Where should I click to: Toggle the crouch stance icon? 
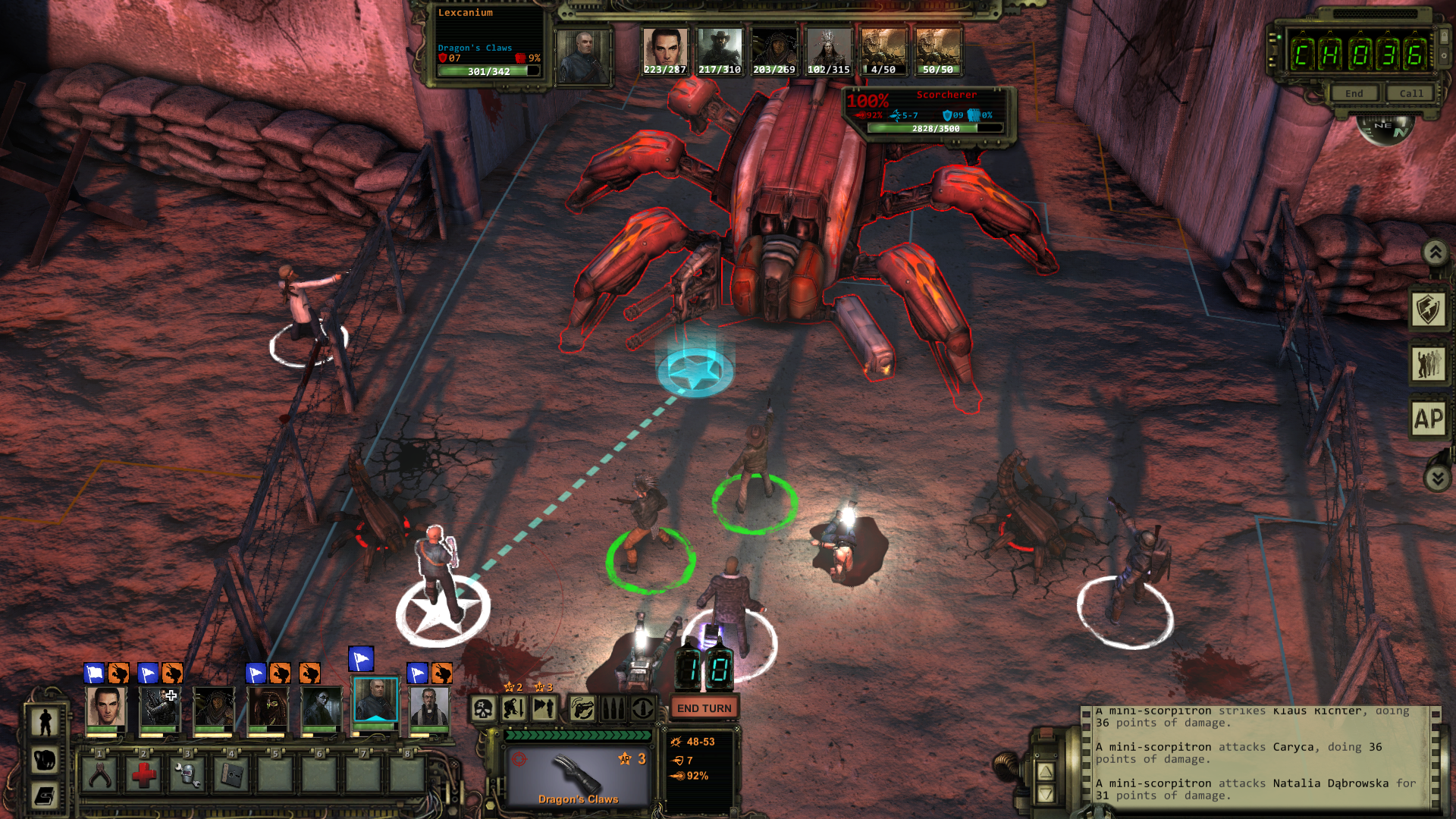[514, 709]
